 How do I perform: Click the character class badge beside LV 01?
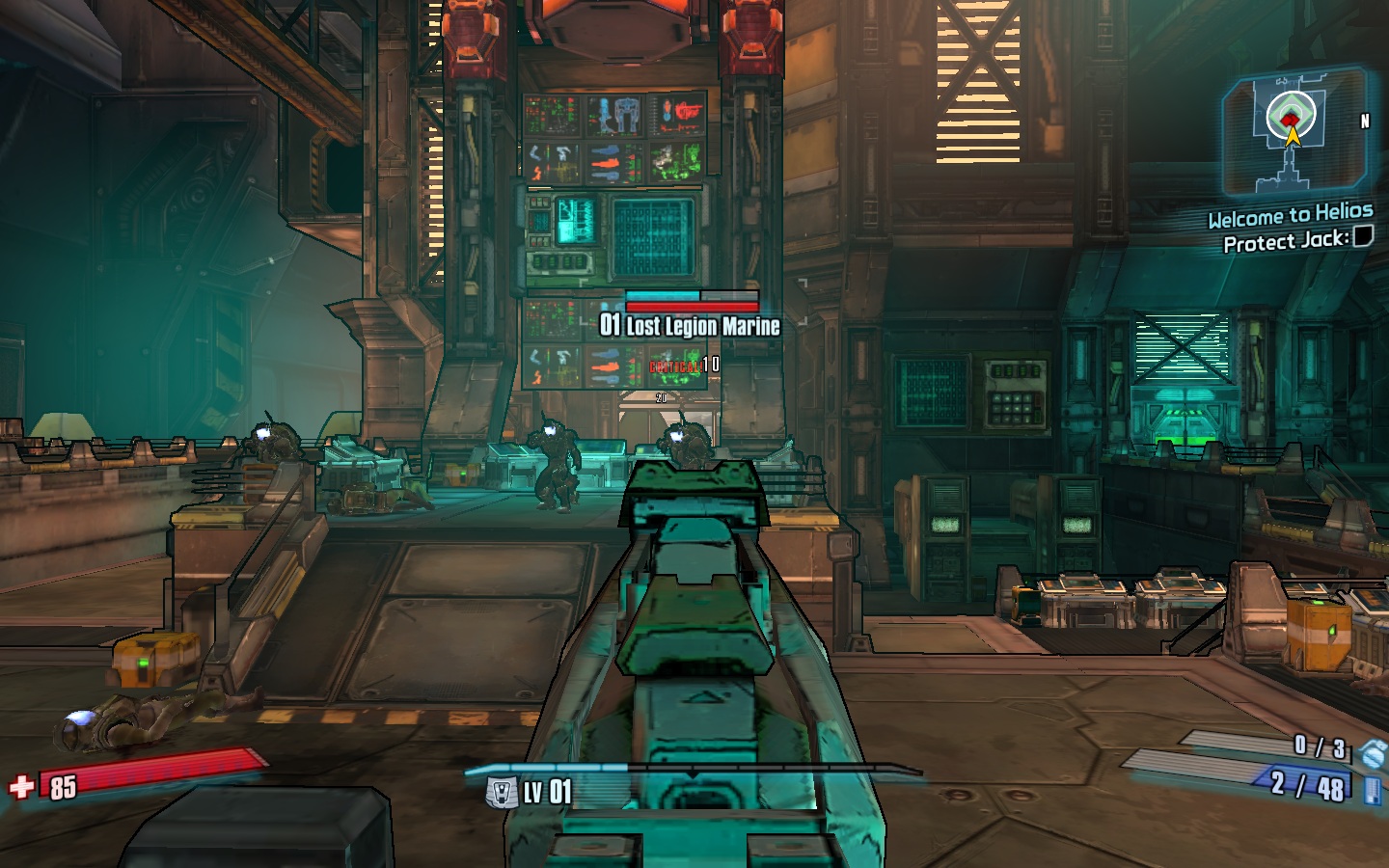(x=501, y=793)
